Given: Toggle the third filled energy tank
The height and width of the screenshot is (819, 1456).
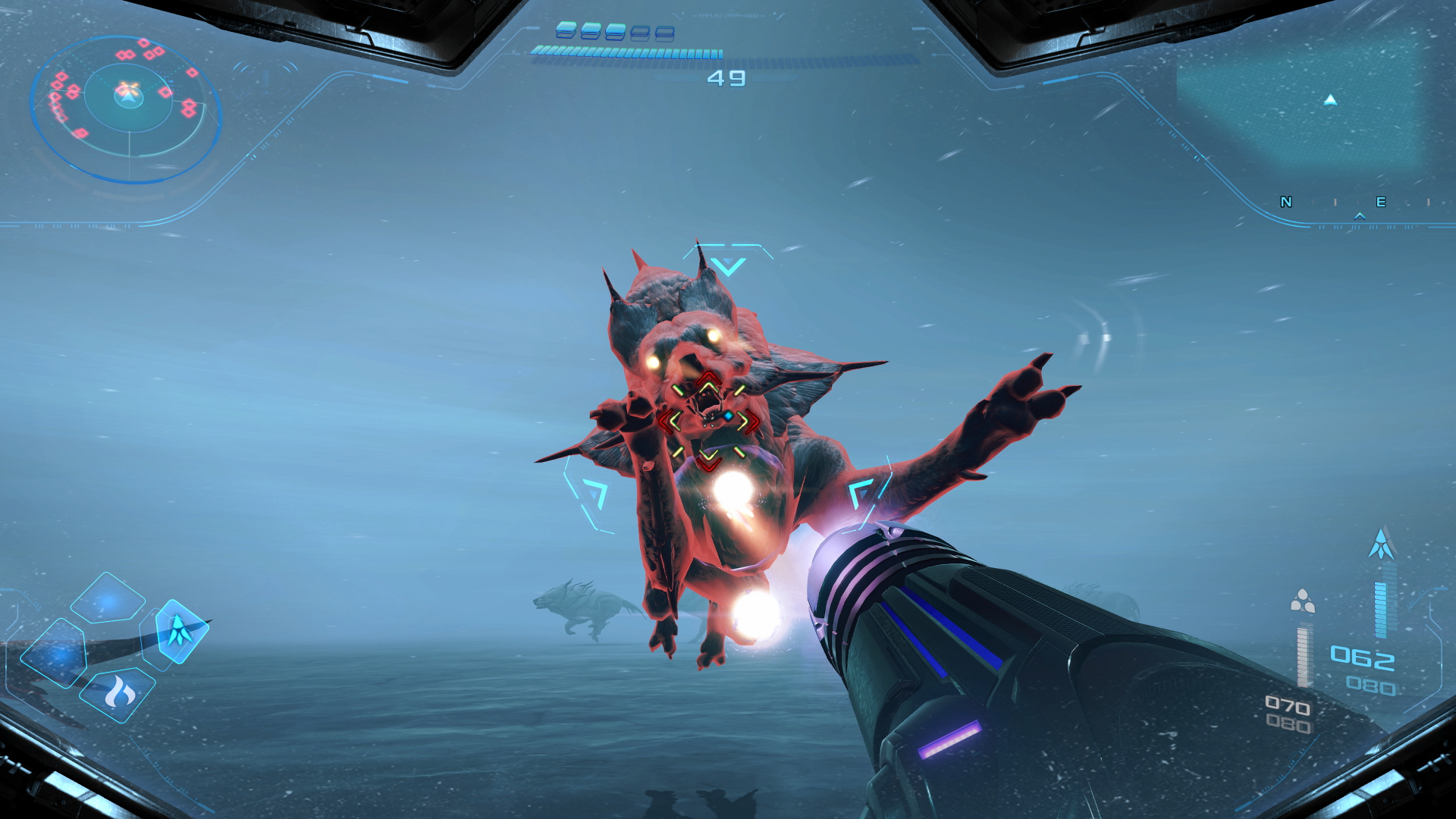Looking at the screenshot, I should [x=616, y=31].
